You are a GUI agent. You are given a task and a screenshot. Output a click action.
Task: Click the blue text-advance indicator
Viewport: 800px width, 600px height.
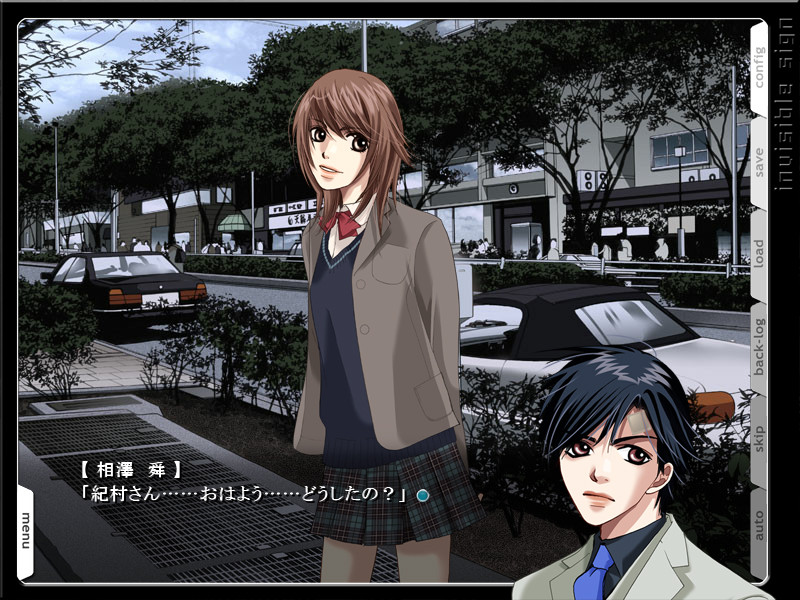pyautogui.click(x=423, y=495)
